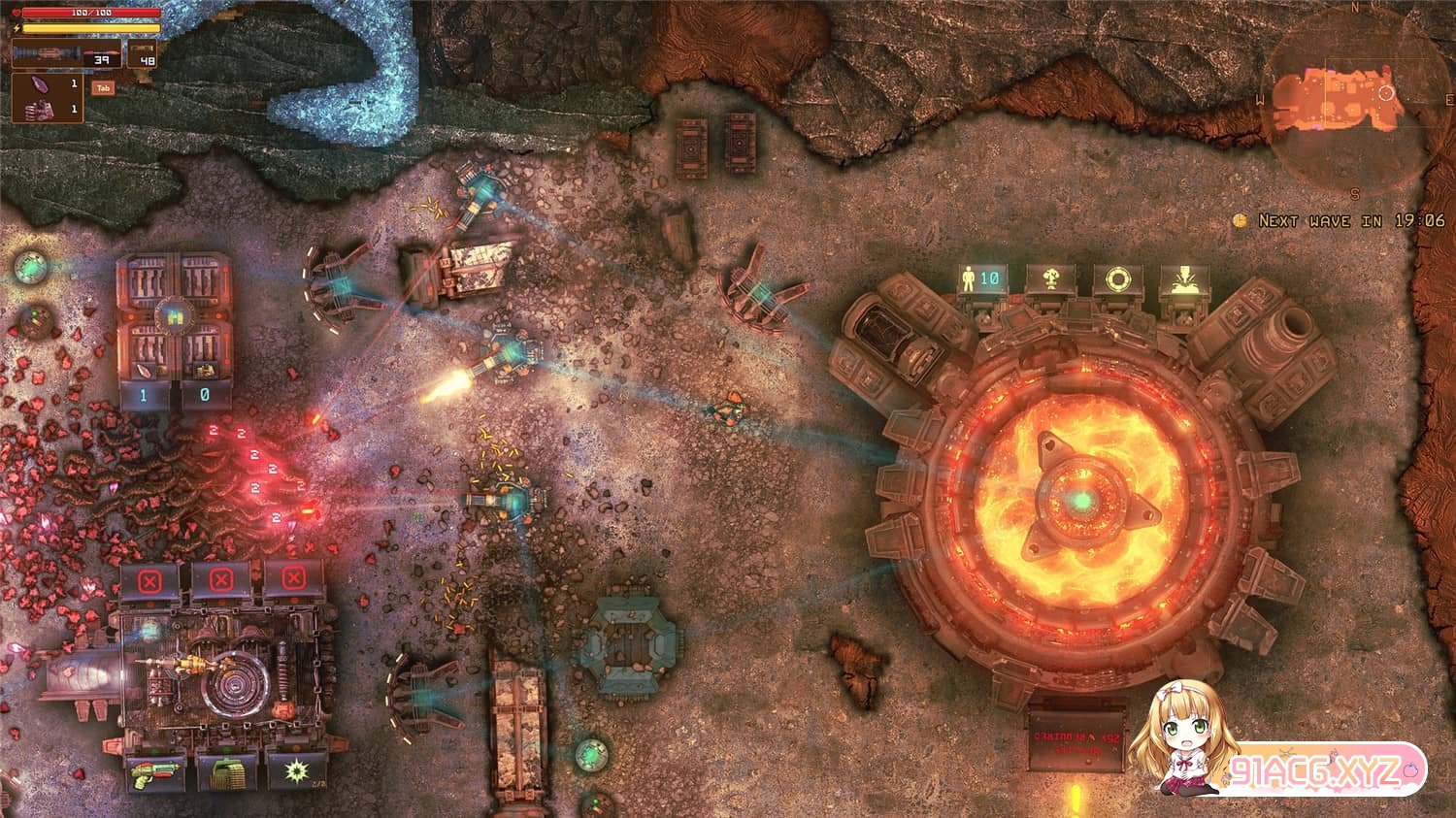Click the purple crystal resource entry
Image resolution: width=1456 pixels, height=818 pixels.
tap(47, 85)
